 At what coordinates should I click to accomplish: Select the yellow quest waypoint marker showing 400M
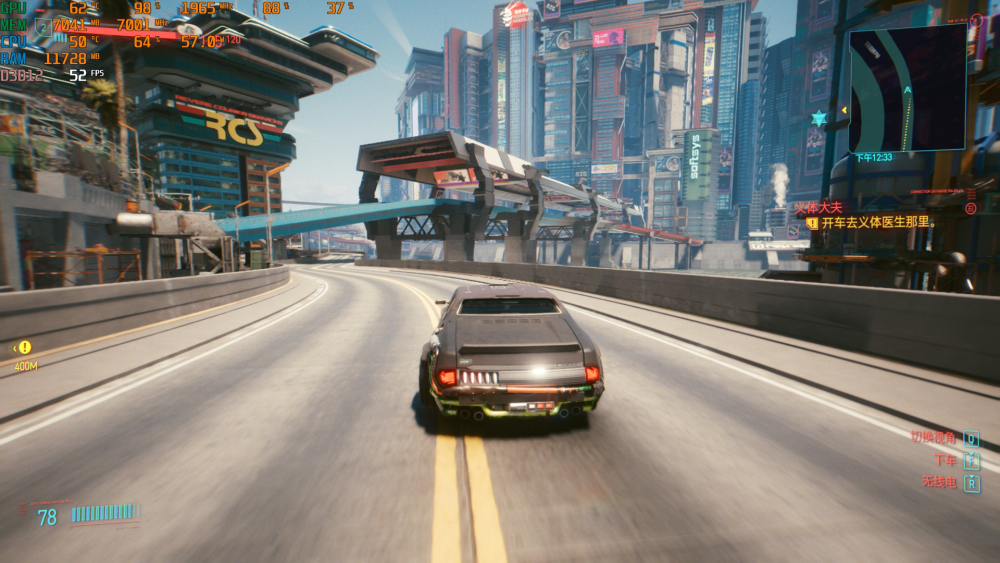click(25, 347)
